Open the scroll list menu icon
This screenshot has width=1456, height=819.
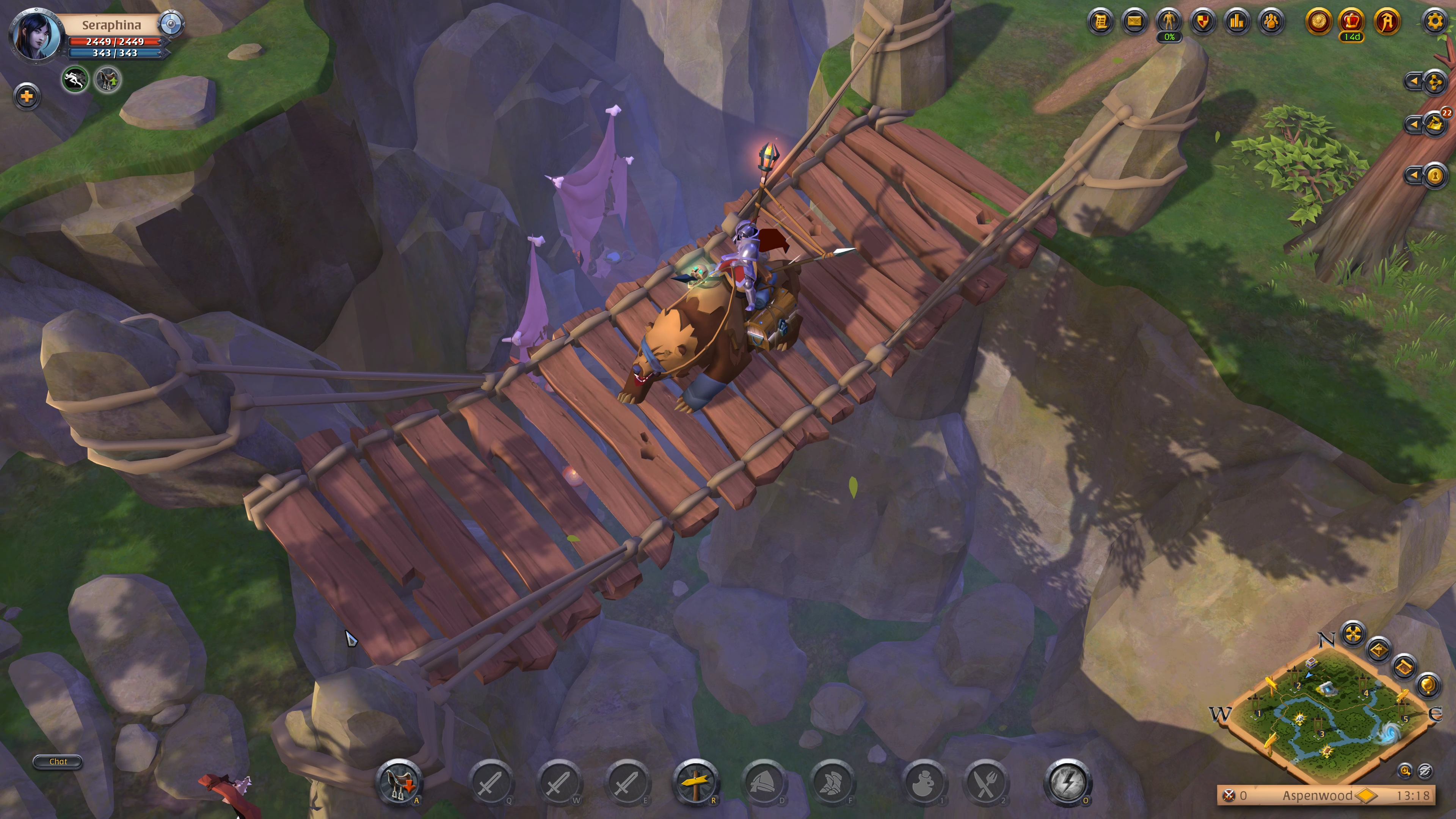tap(1100, 22)
